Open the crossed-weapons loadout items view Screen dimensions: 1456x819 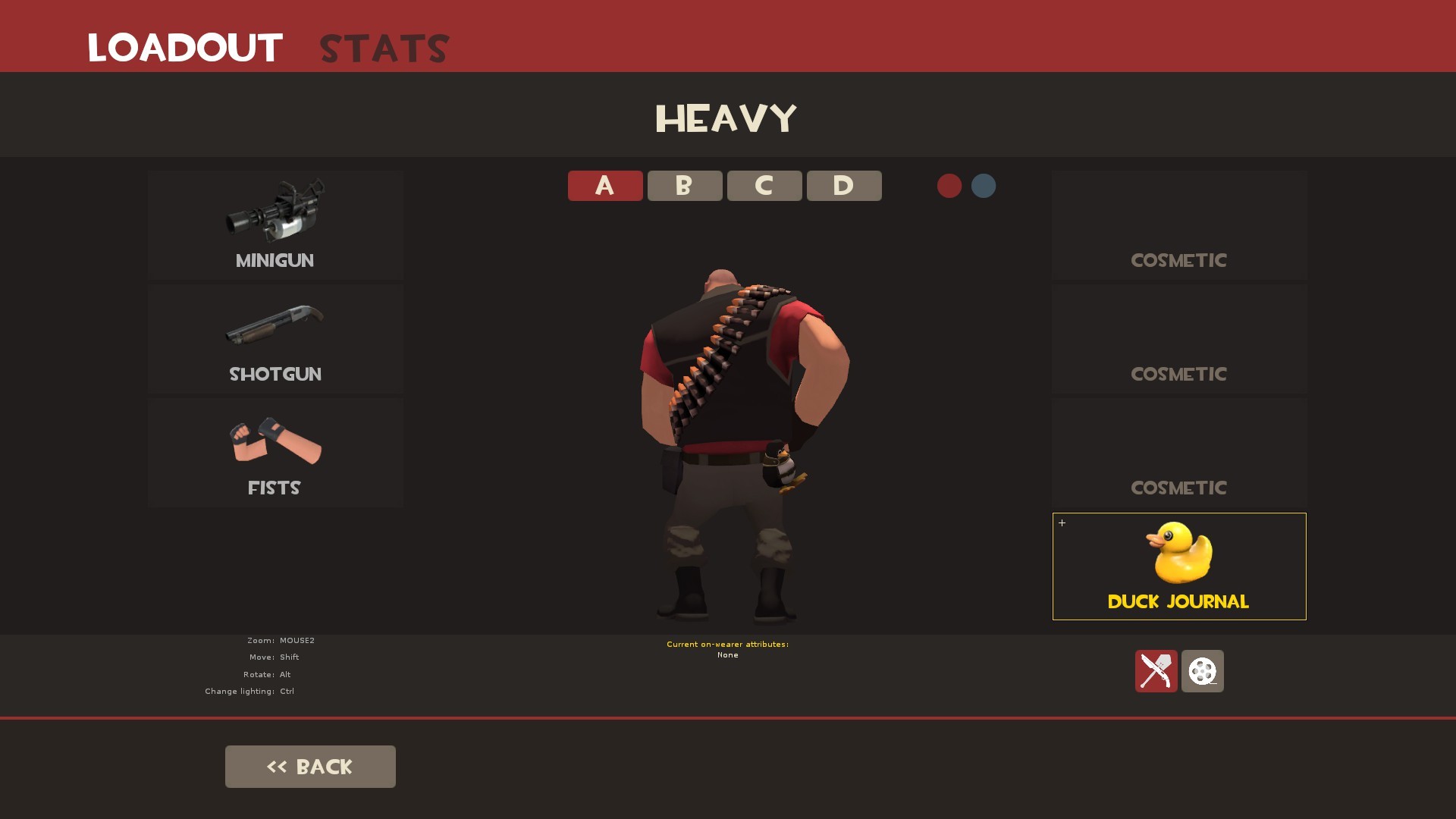click(1156, 672)
